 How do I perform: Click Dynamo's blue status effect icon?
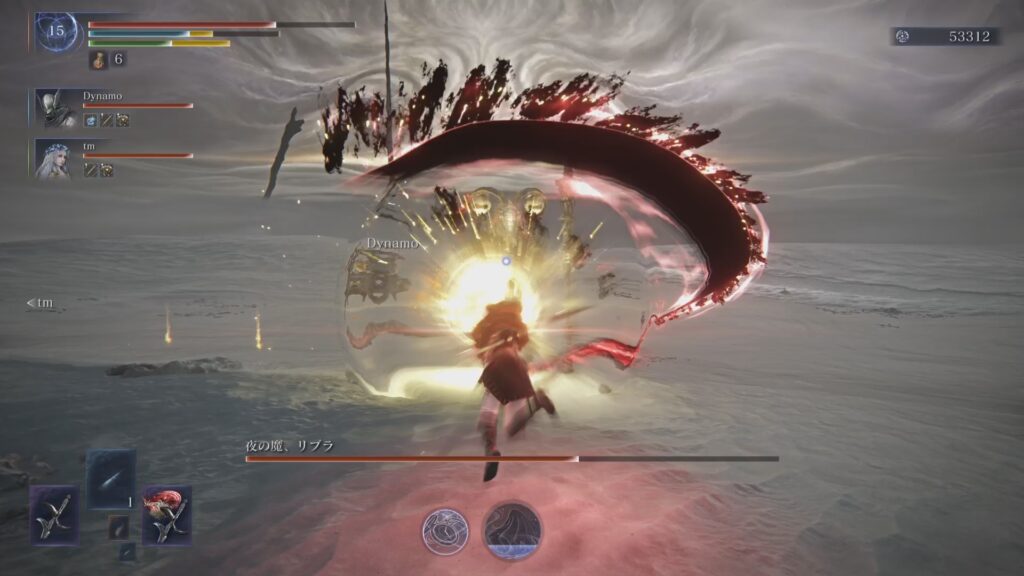pos(91,120)
